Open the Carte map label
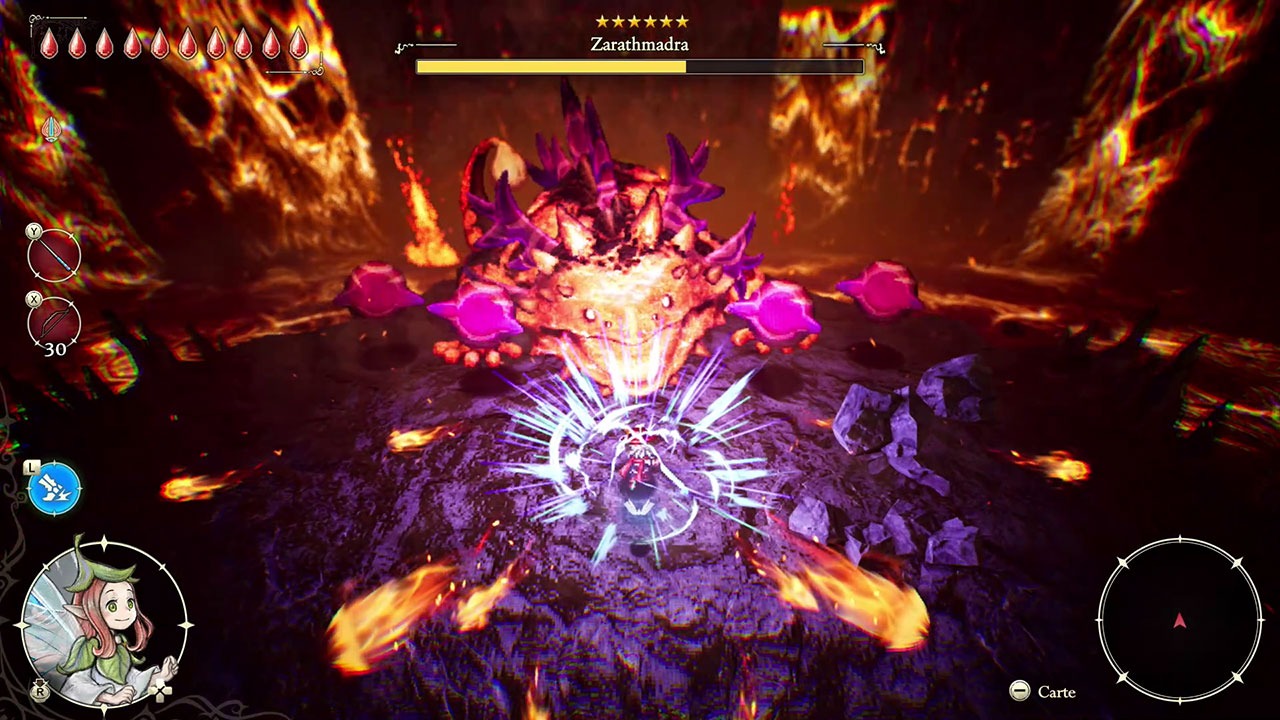Screen dimensions: 1280x720 tap(1055, 692)
